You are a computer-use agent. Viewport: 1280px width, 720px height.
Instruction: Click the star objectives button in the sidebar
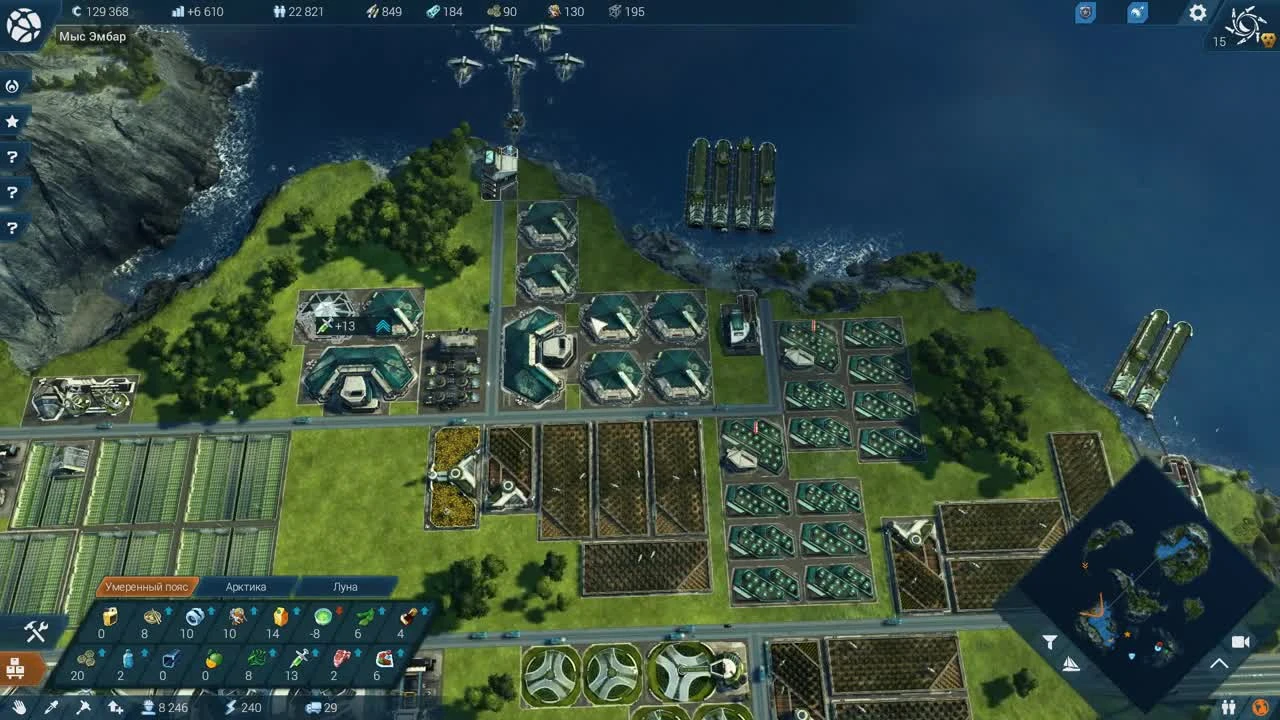[x=12, y=120]
